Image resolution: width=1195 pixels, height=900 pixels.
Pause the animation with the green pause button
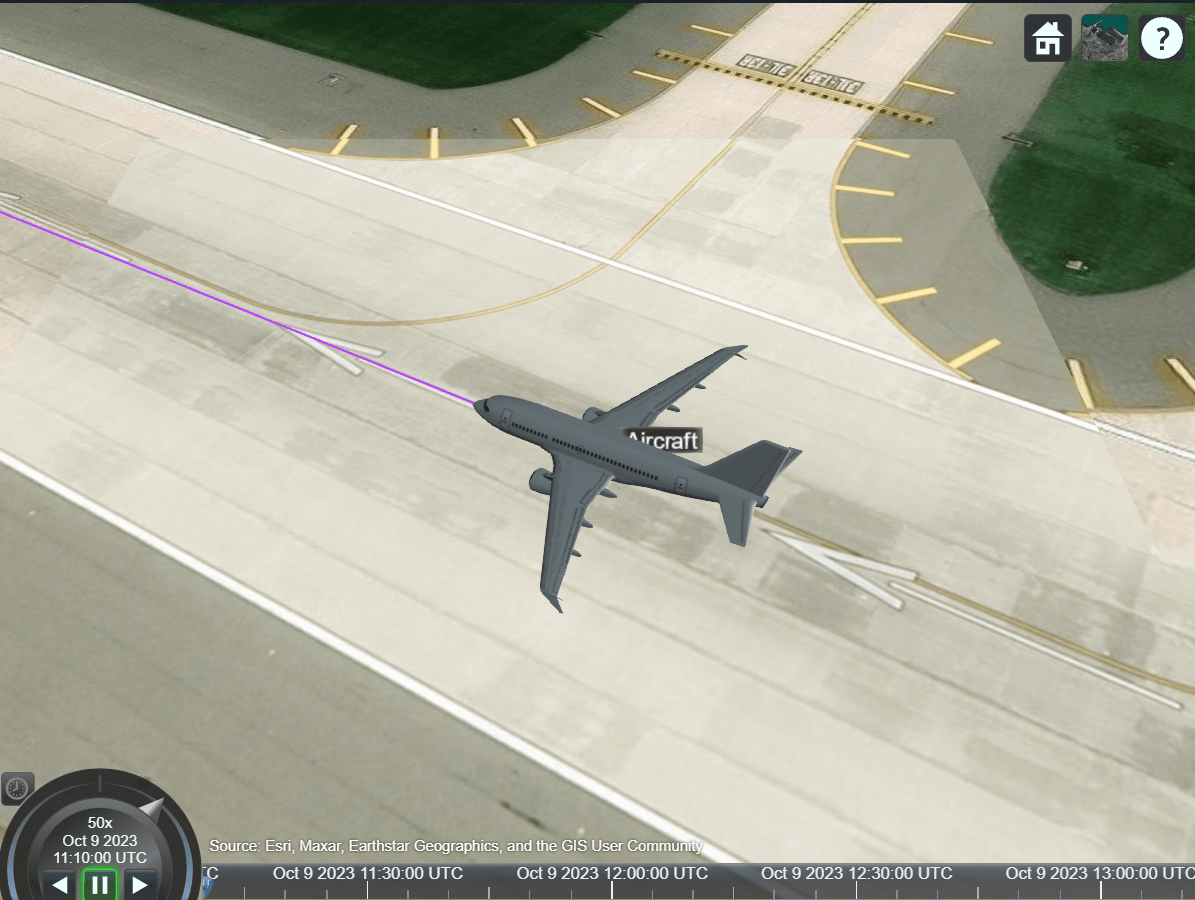(x=100, y=884)
